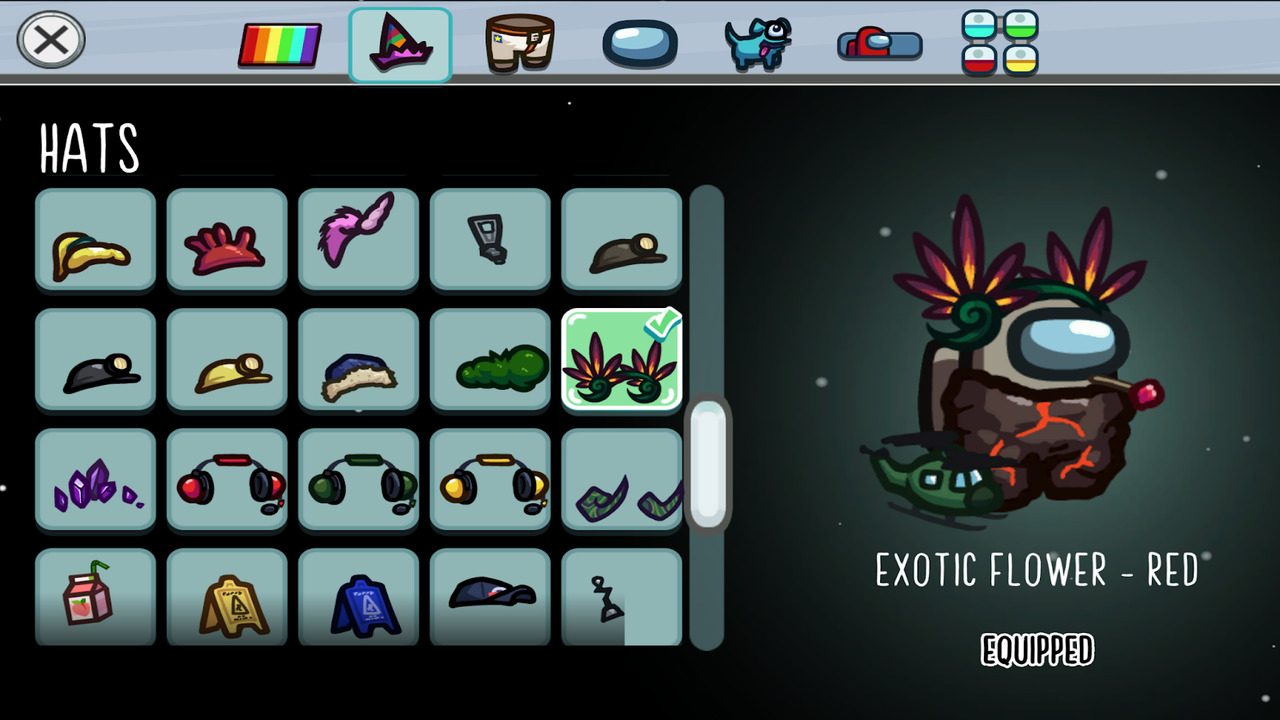Close the Hats customization screen
The width and height of the screenshot is (1280, 720).
50,40
